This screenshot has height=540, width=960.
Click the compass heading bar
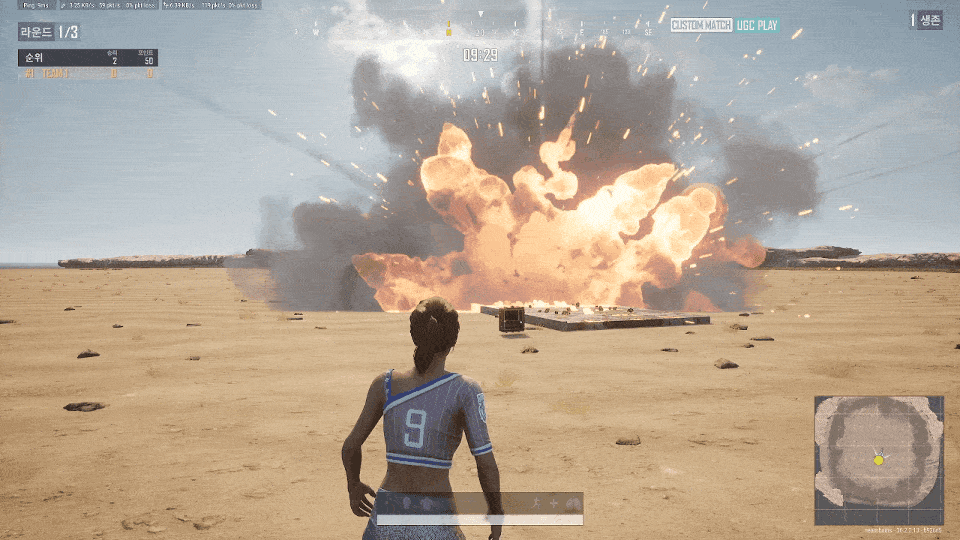point(480,31)
